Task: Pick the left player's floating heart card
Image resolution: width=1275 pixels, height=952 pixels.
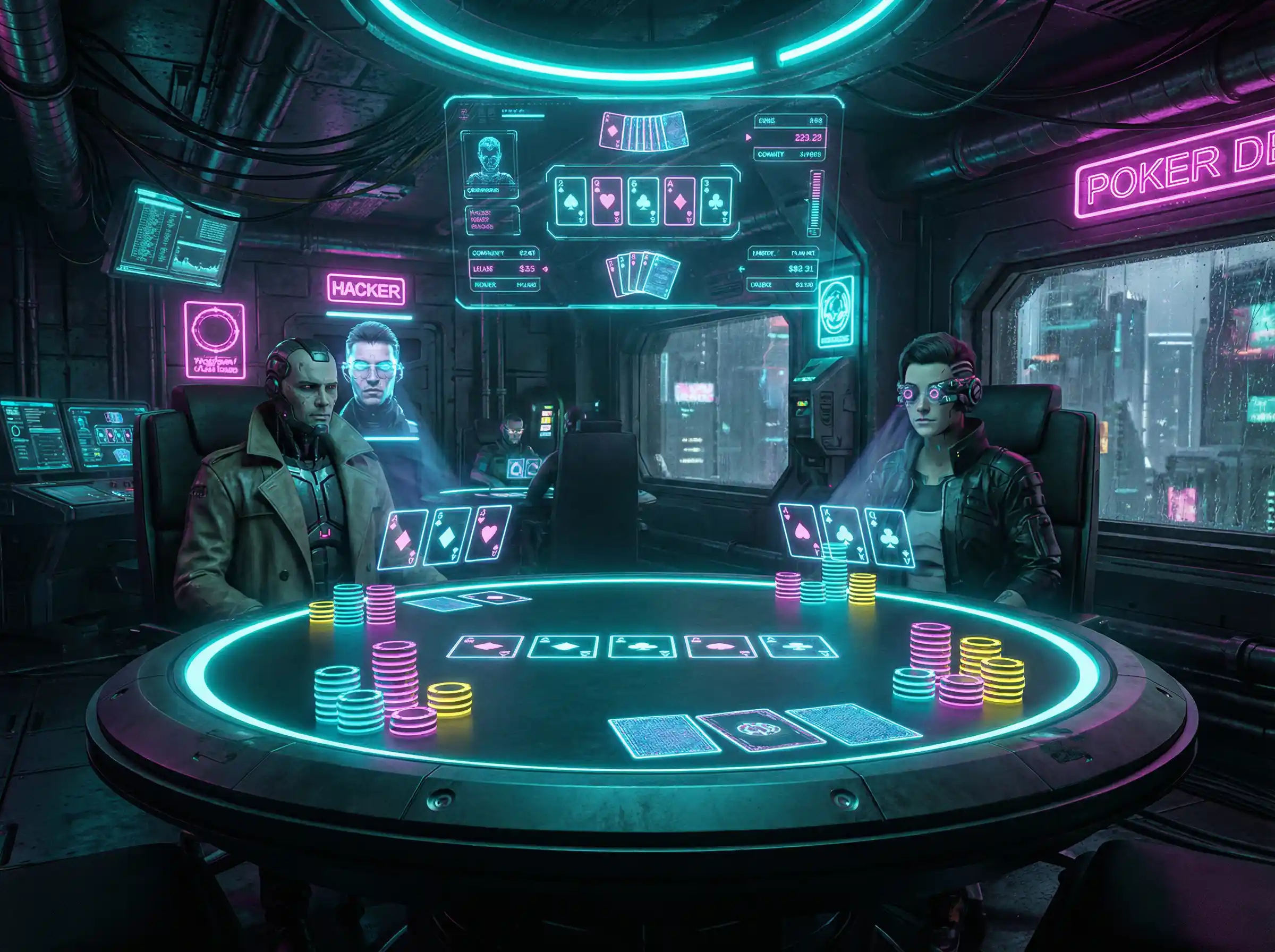Action: (x=488, y=533)
